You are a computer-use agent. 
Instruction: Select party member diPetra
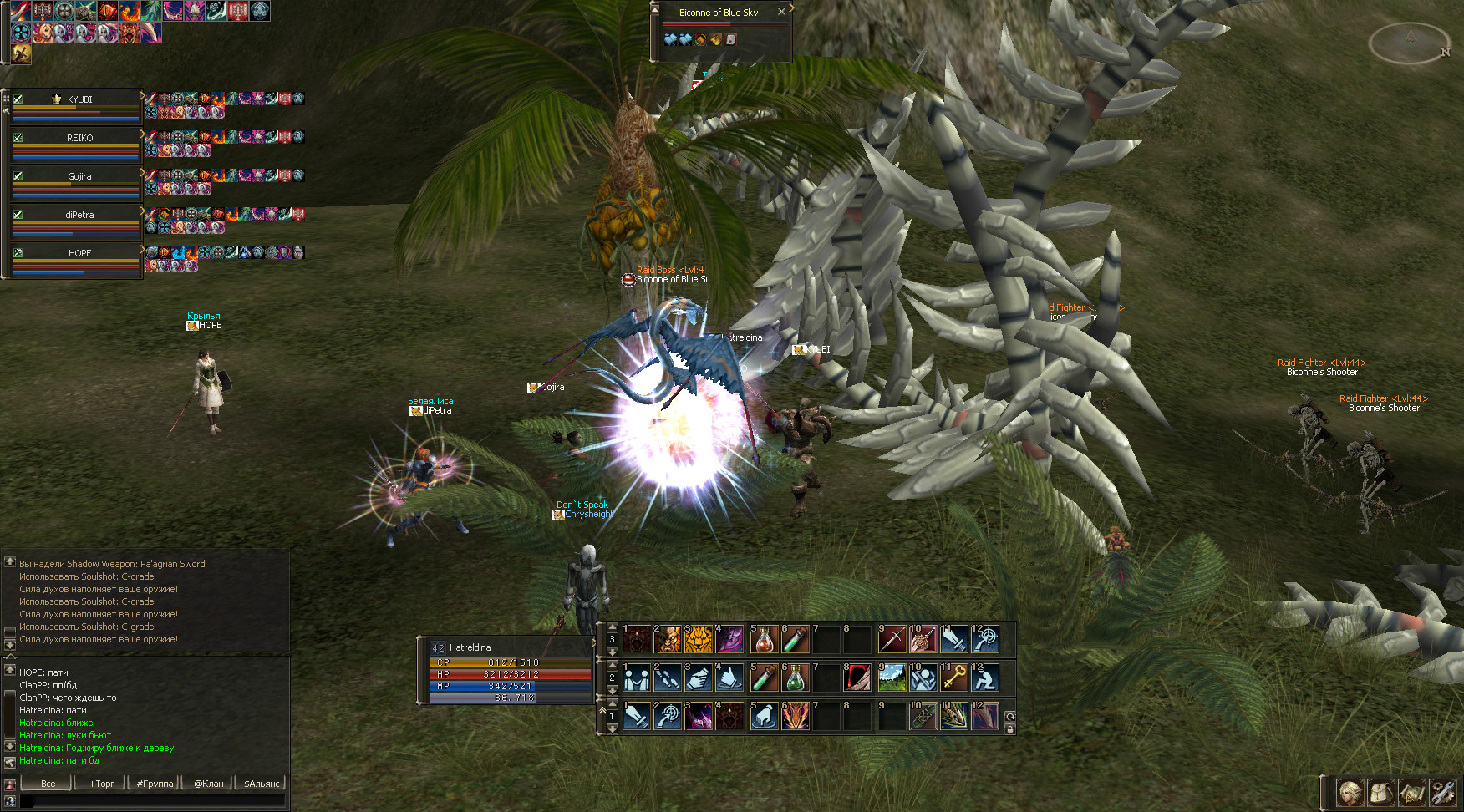[79, 215]
